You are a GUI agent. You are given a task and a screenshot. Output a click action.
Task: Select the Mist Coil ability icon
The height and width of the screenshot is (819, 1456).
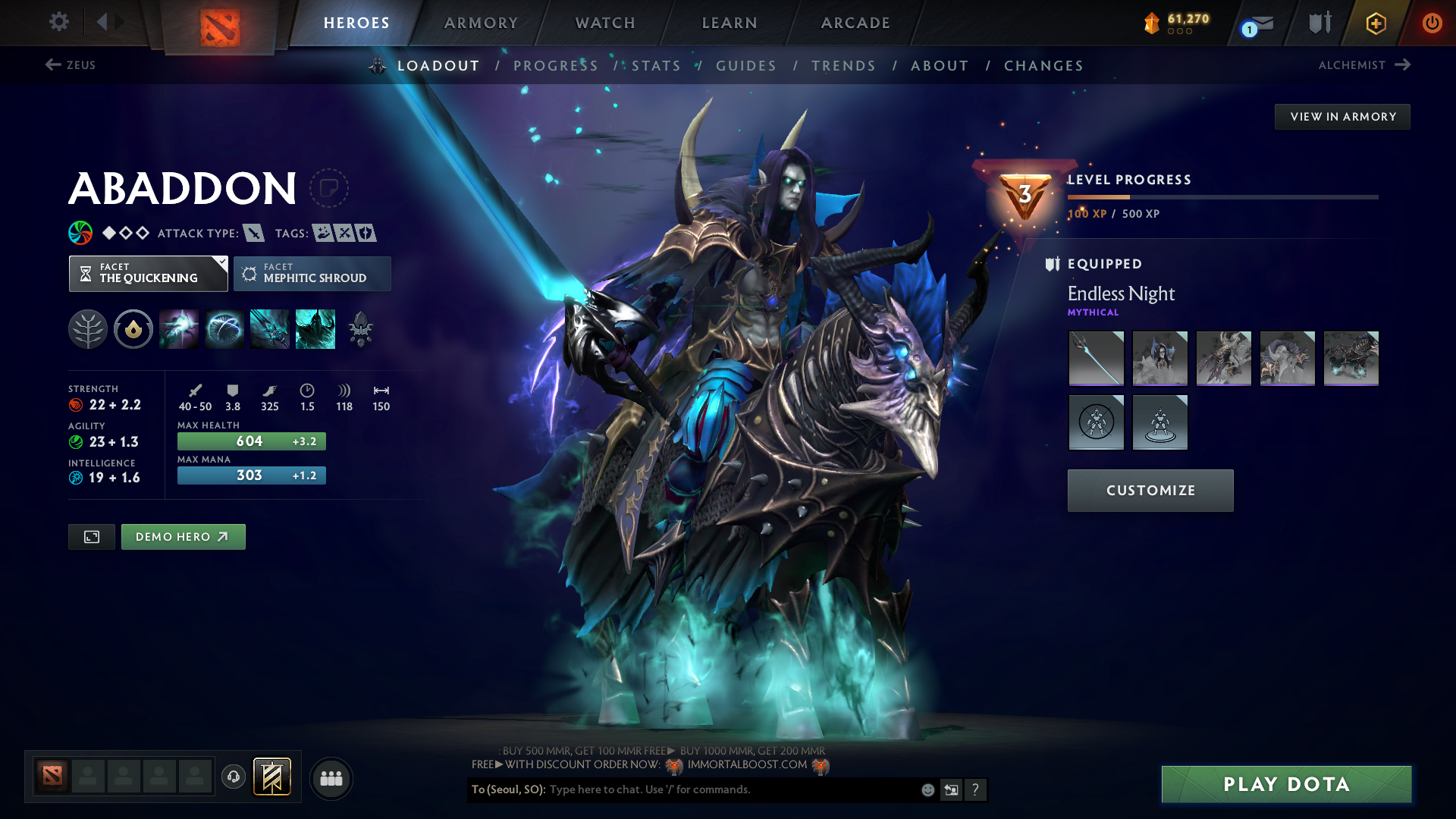(179, 329)
